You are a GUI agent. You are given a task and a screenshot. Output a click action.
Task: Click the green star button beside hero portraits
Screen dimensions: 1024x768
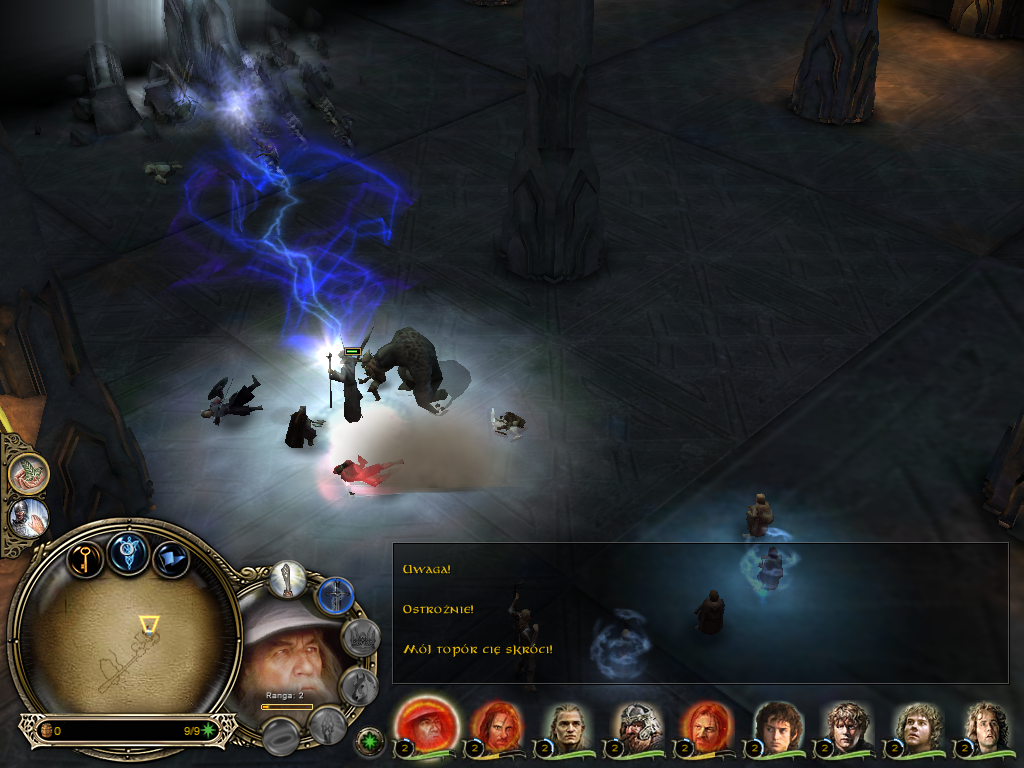[370, 742]
